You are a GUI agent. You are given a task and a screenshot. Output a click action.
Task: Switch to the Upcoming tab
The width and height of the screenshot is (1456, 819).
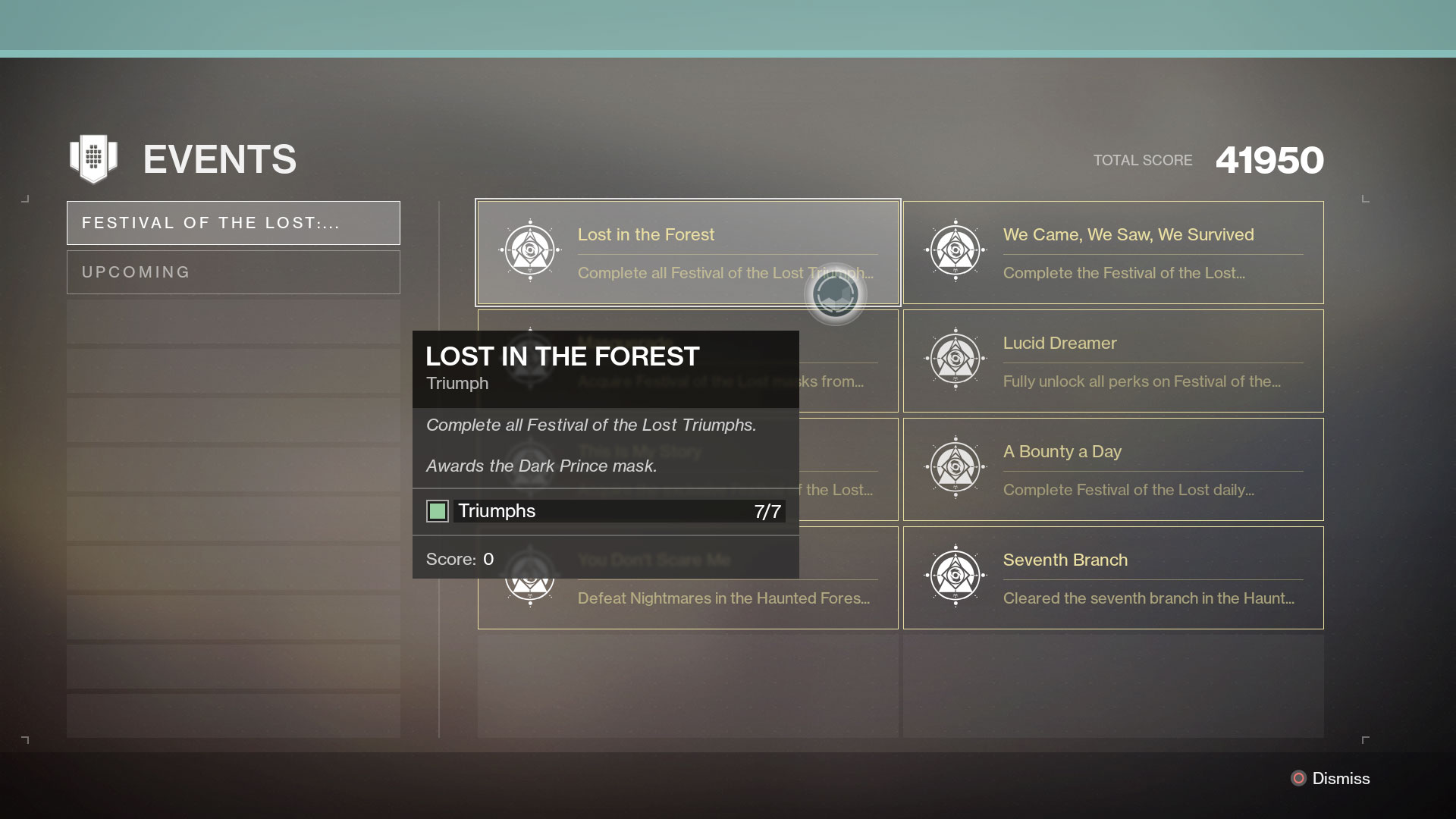(233, 271)
